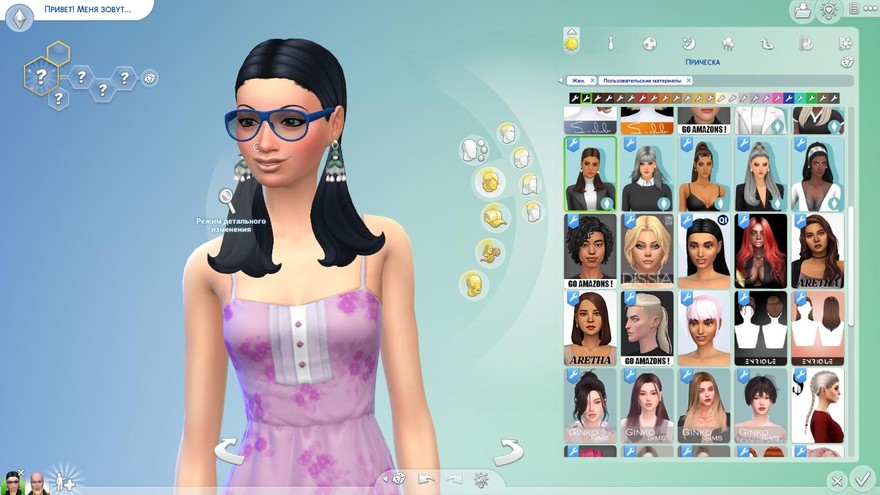Select the everyday outfit sun tab
The width and height of the screenshot is (880, 495).
click(572, 44)
